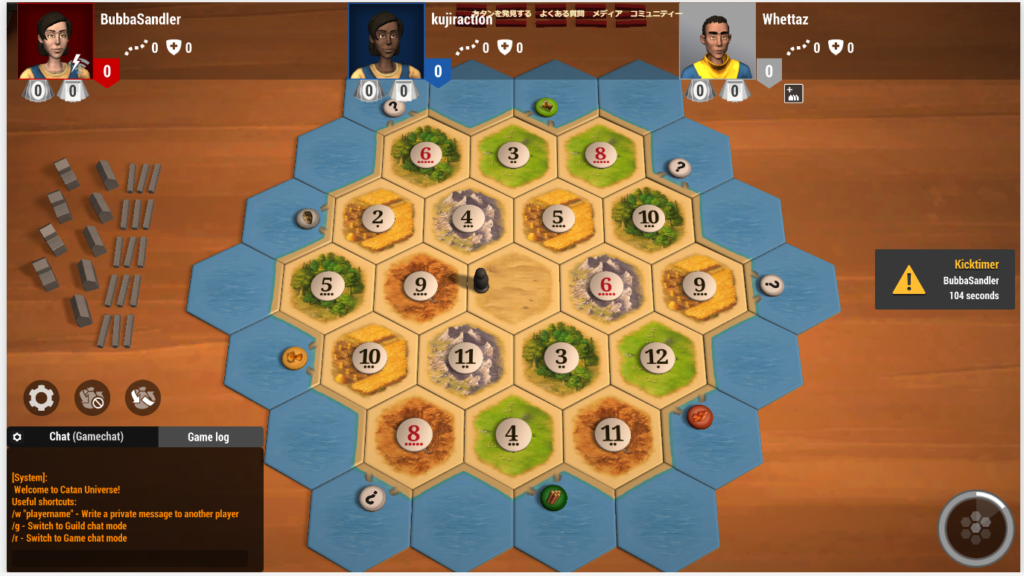Focus the chat message input field
The width and height of the screenshot is (1024, 576).
[130, 558]
